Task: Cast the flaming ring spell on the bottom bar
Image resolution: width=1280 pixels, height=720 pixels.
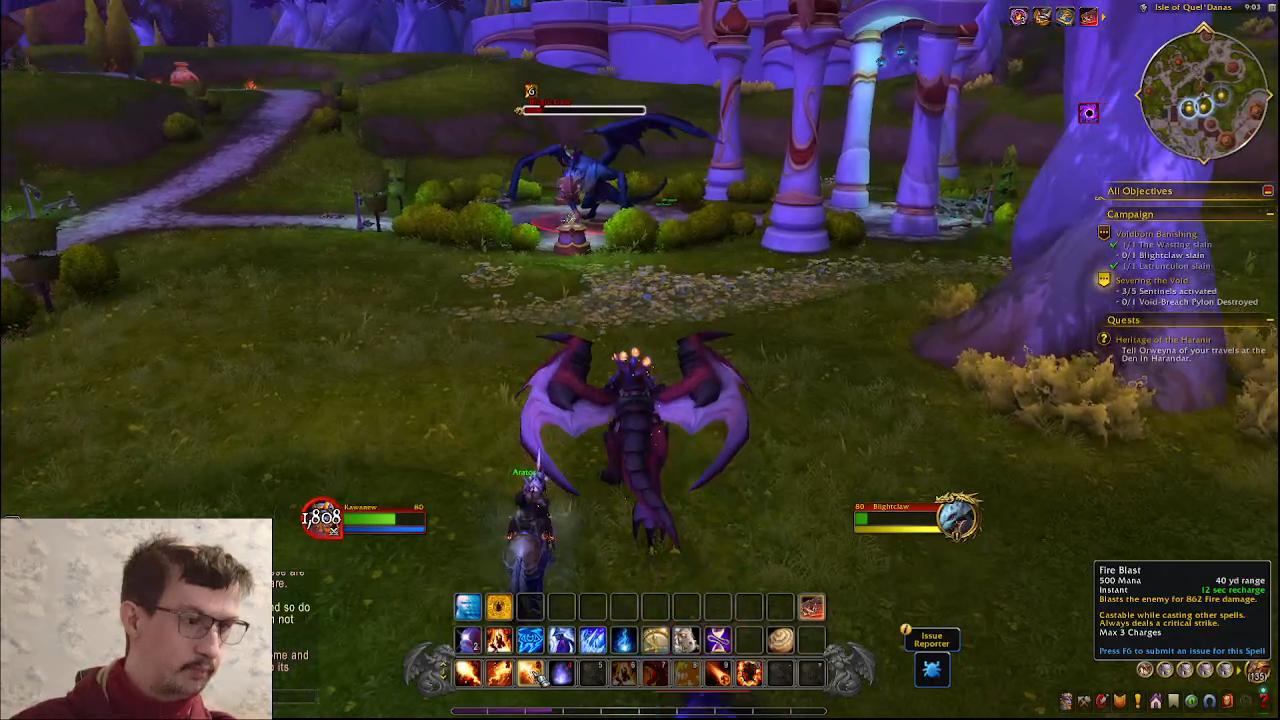Action: (x=749, y=674)
